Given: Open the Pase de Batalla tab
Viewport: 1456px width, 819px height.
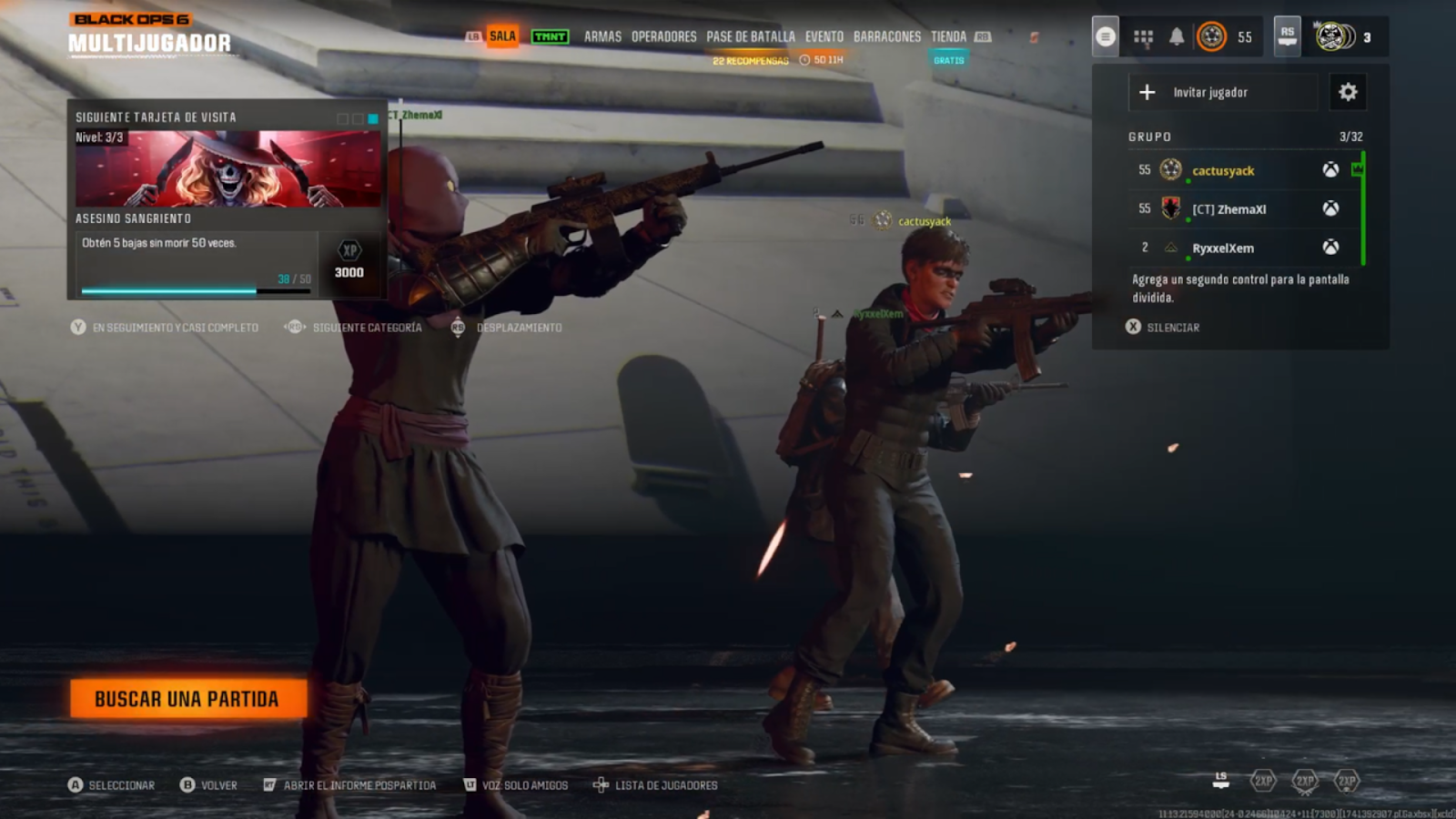Looking at the screenshot, I should click(x=751, y=36).
